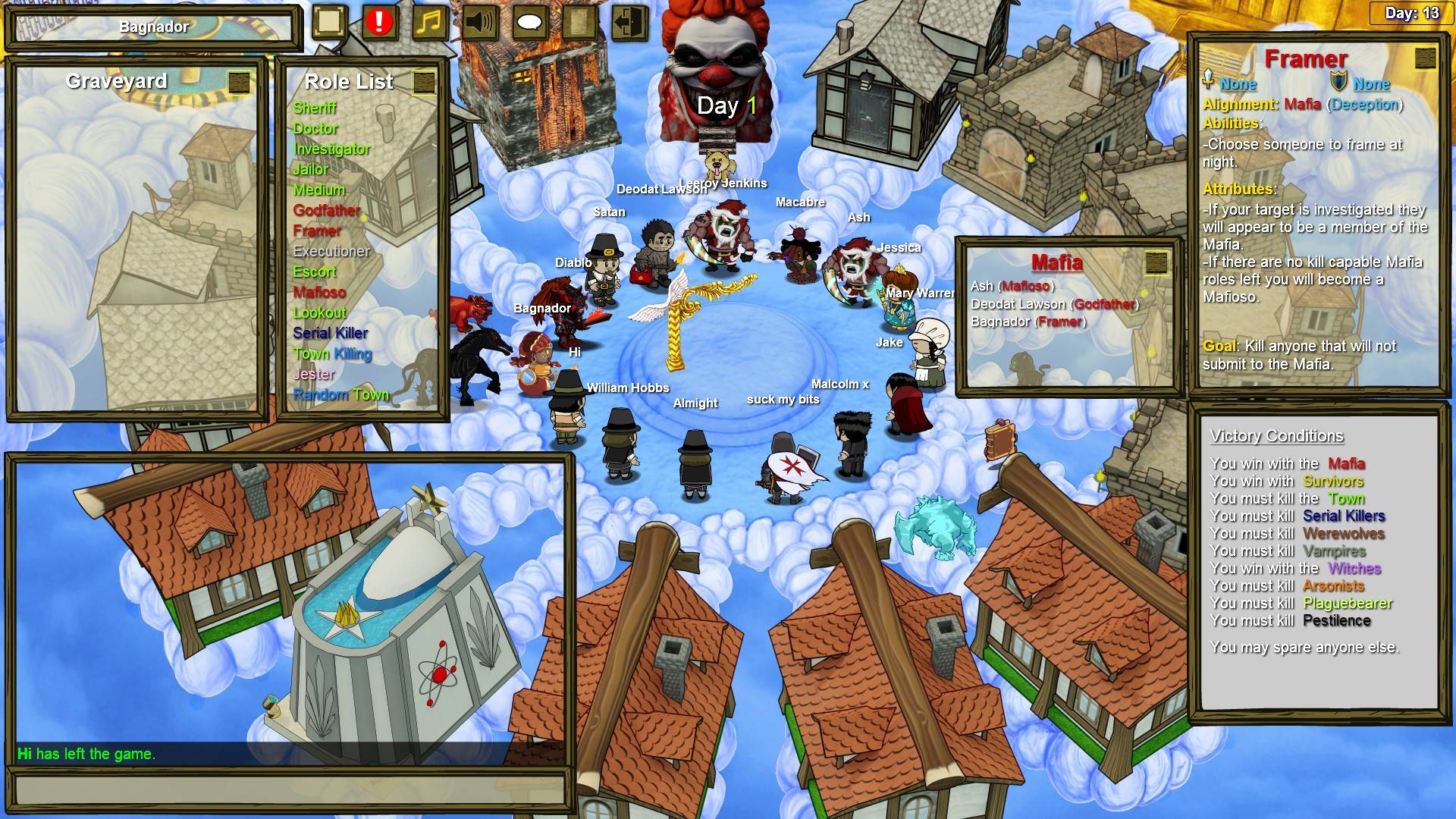Collapse the Role List panel
The width and height of the screenshot is (1456, 819).
[x=422, y=83]
